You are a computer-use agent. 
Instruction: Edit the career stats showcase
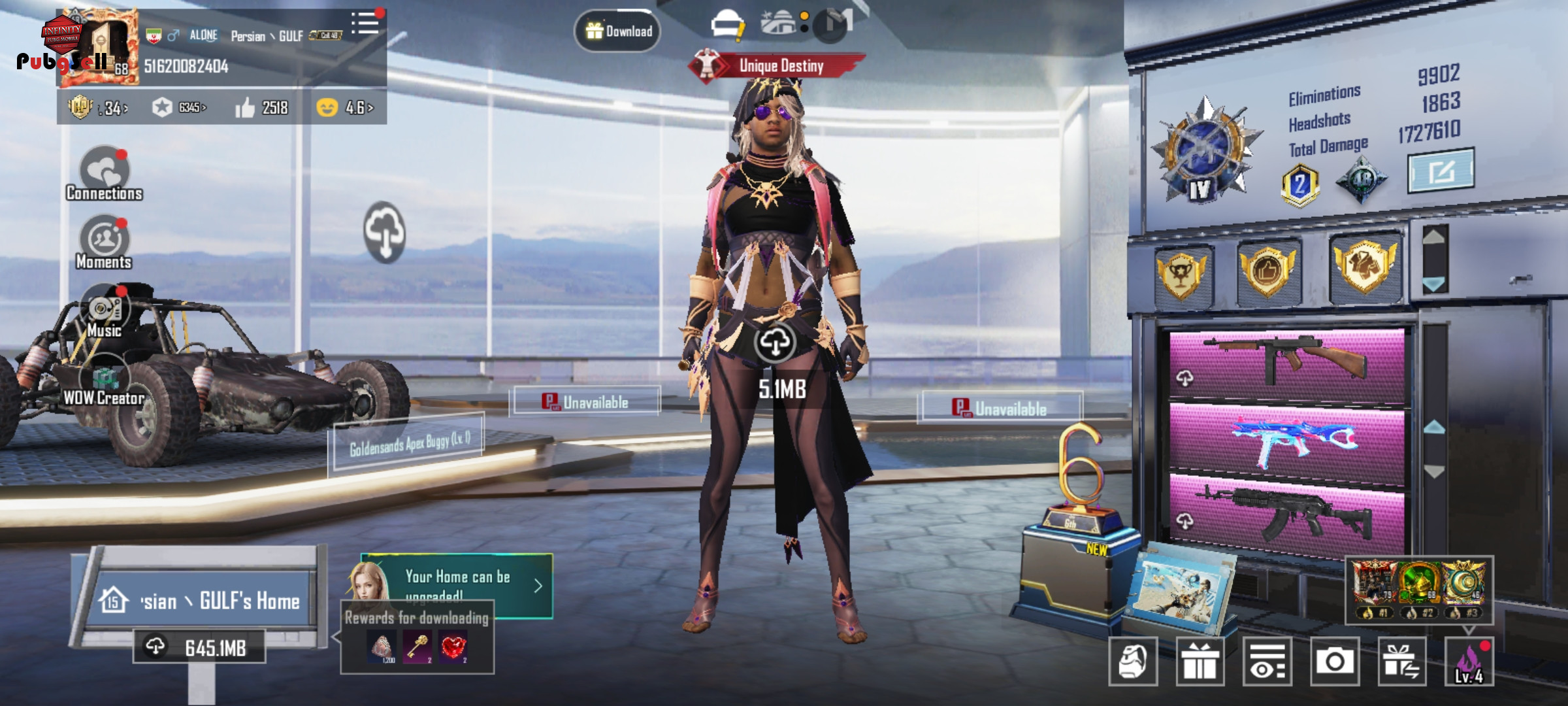coord(1441,171)
